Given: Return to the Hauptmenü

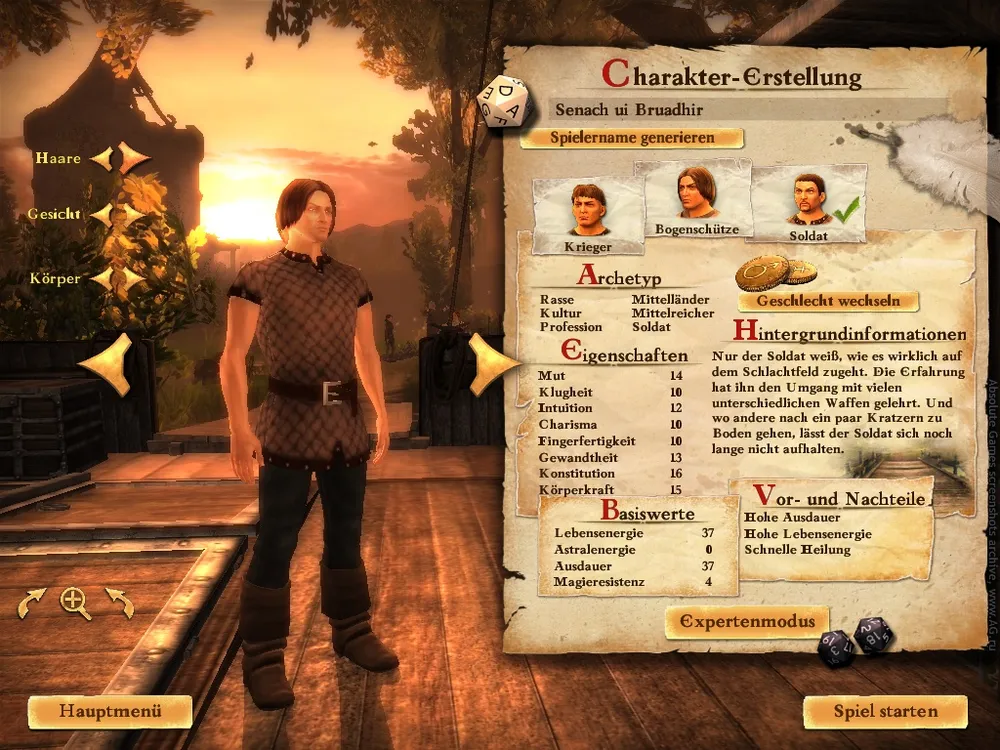Looking at the screenshot, I should (110, 712).
